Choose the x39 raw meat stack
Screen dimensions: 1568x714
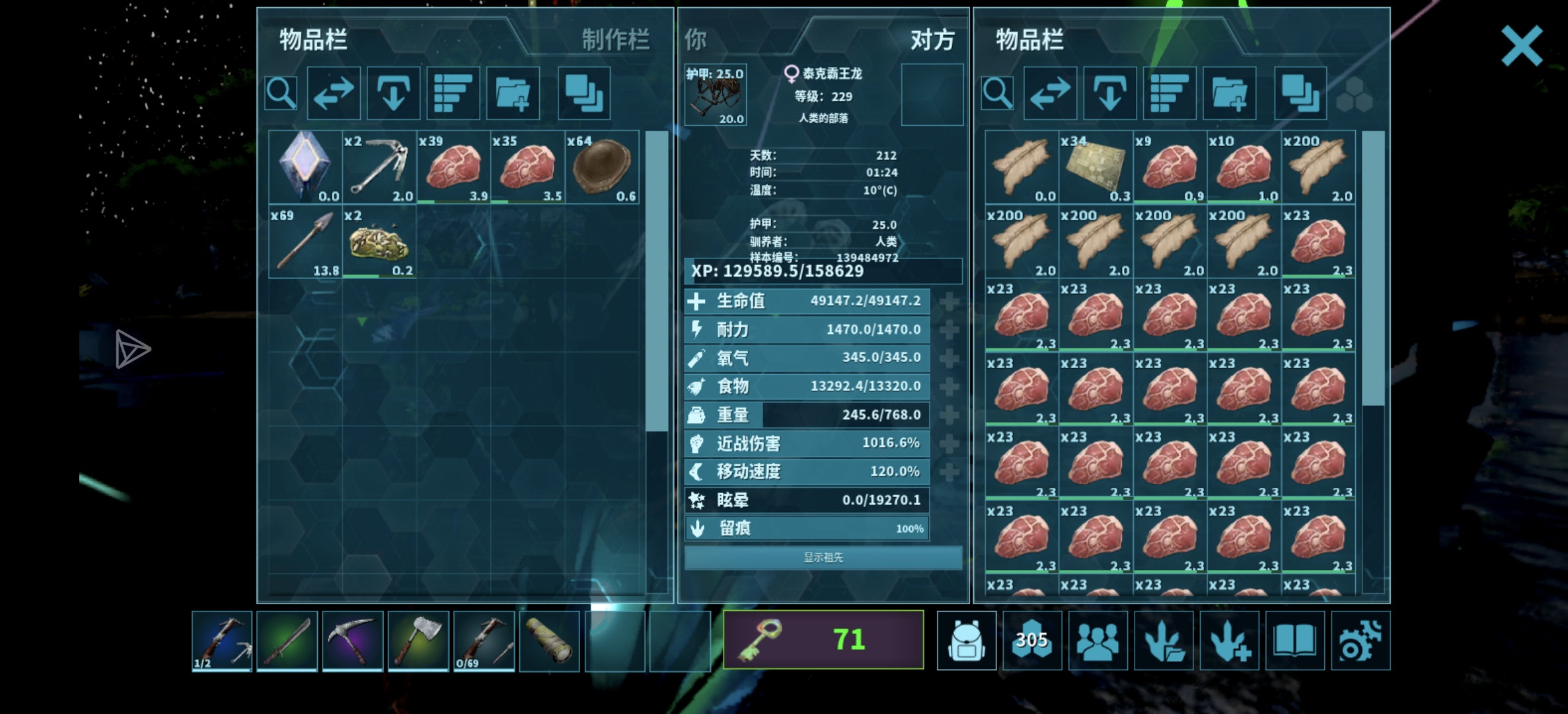point(453,167)
